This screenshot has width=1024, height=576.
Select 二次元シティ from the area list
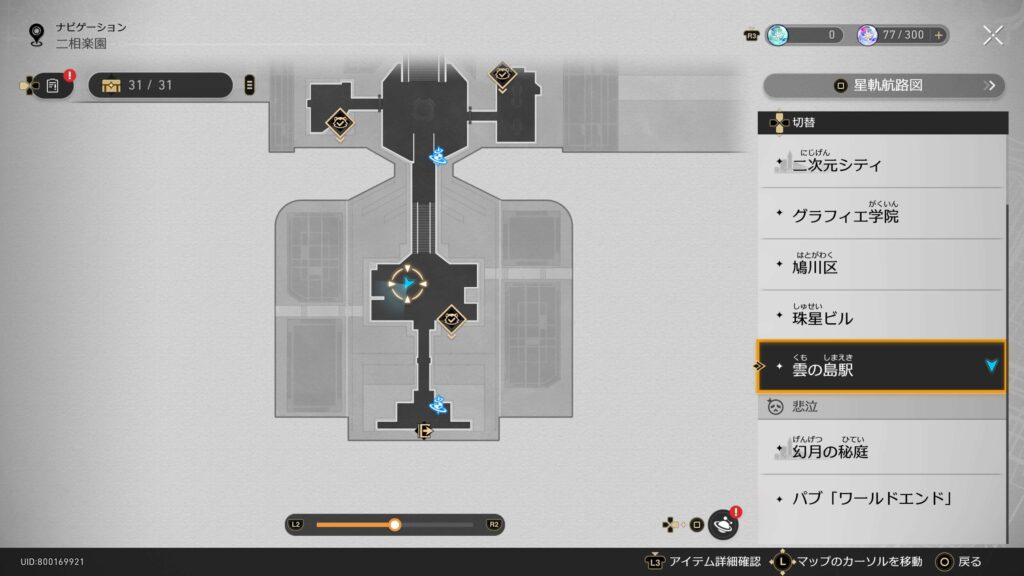point(880,162)
